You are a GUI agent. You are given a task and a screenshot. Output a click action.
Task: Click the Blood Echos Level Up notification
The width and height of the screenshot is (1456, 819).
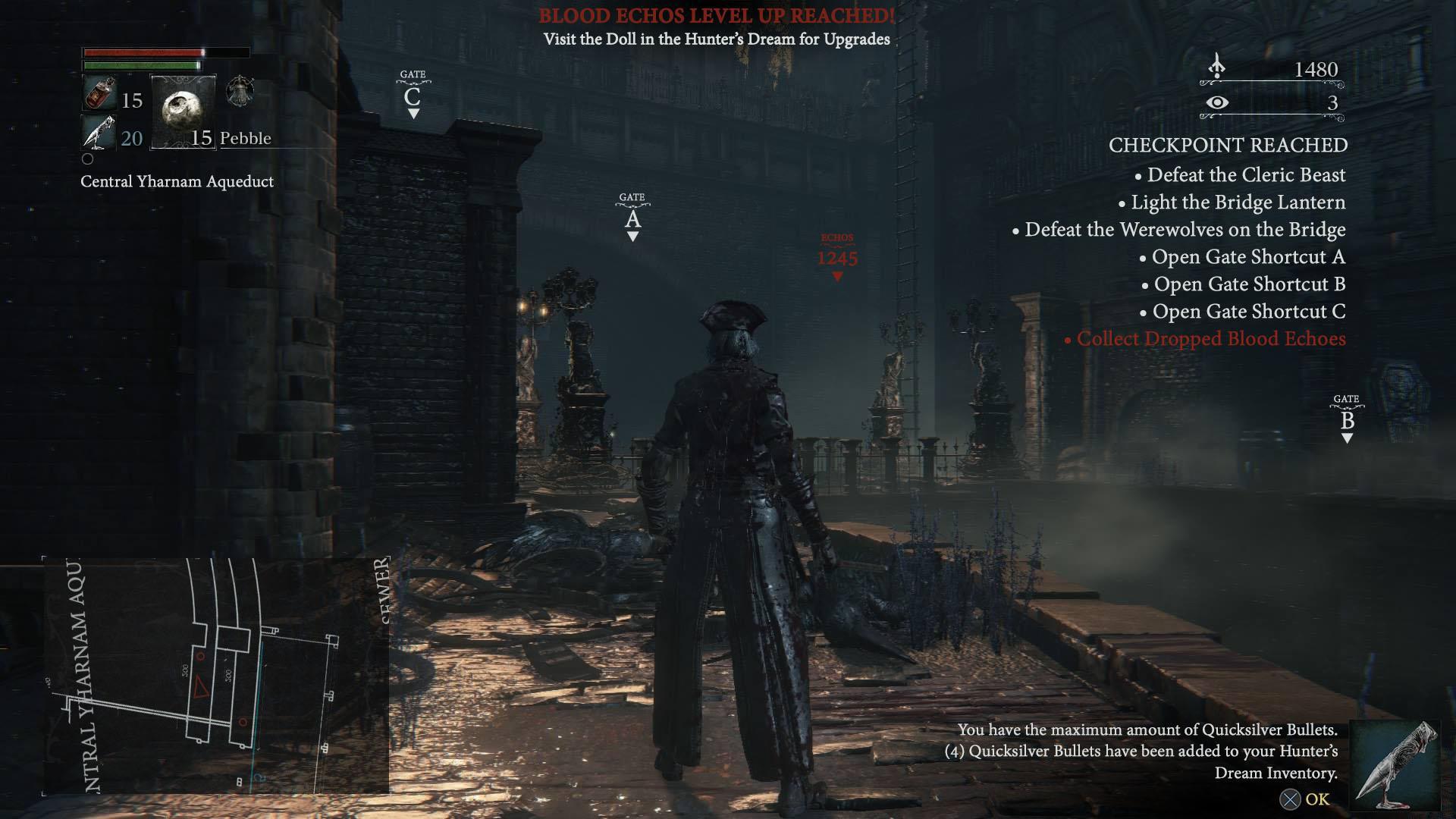tap(717, 16)
